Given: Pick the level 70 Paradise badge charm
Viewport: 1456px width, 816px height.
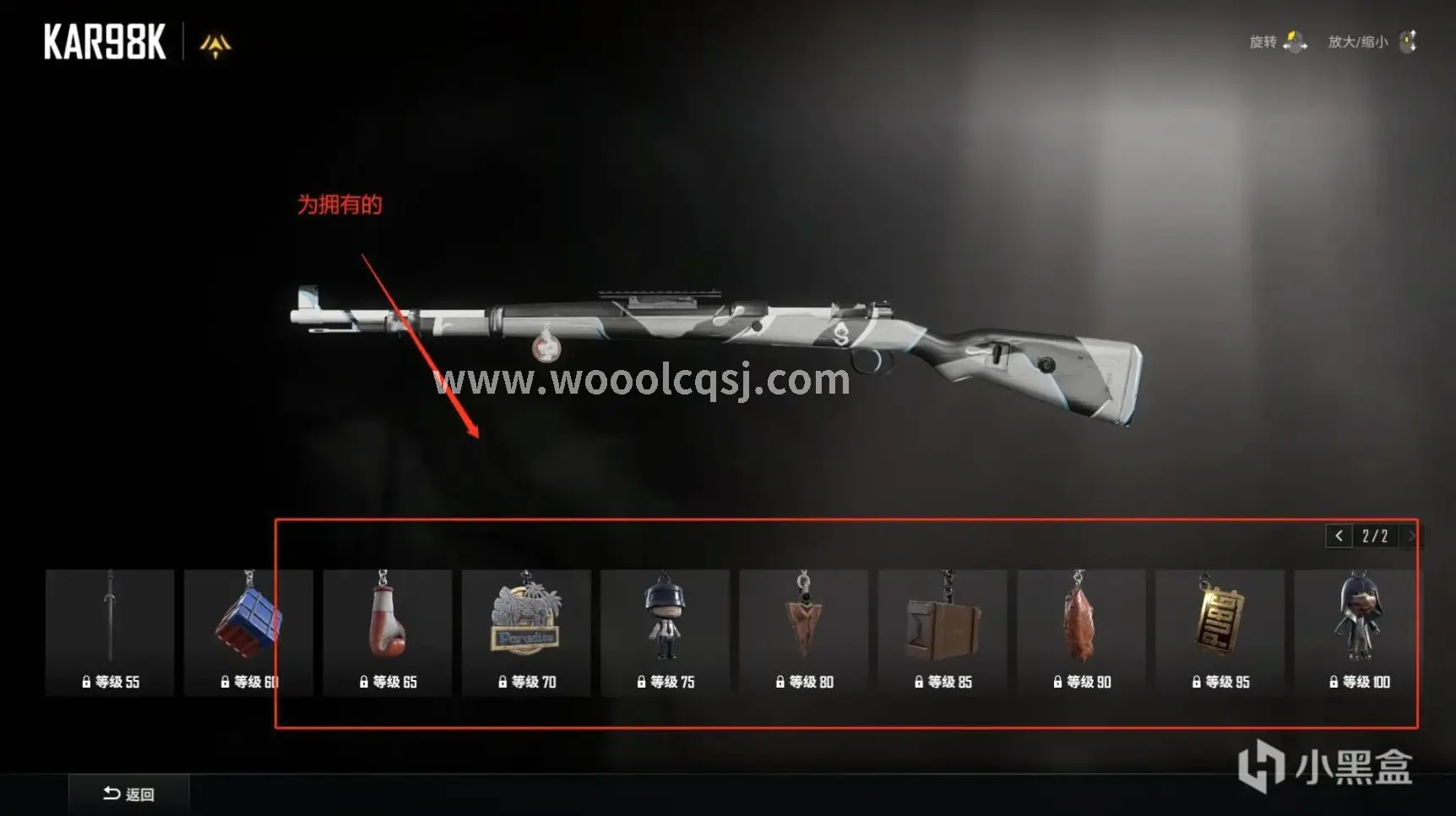Looking at the screenshot, I should point(526,632).
